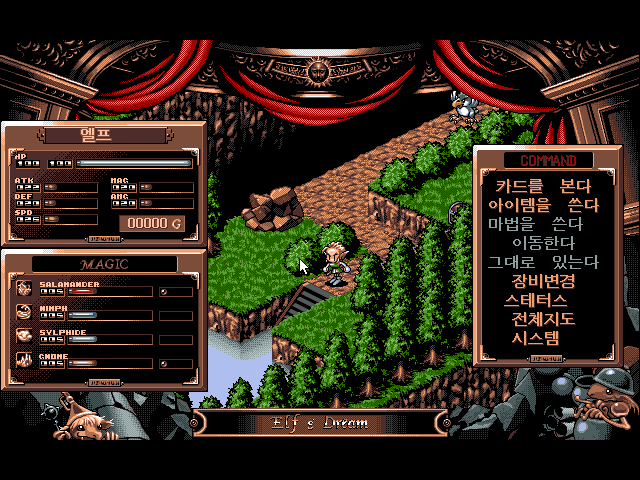Select the 카드를 본다 command
Screen dimensions: 640x480
[x=543, y=186]
